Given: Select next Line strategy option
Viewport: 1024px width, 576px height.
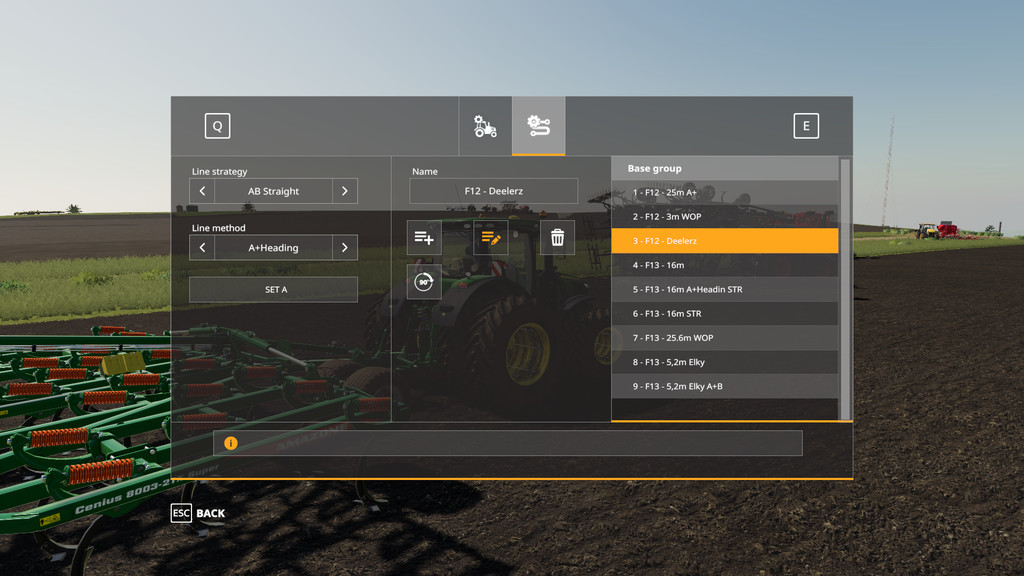Looking at the screenshot, I should point(345,191).
